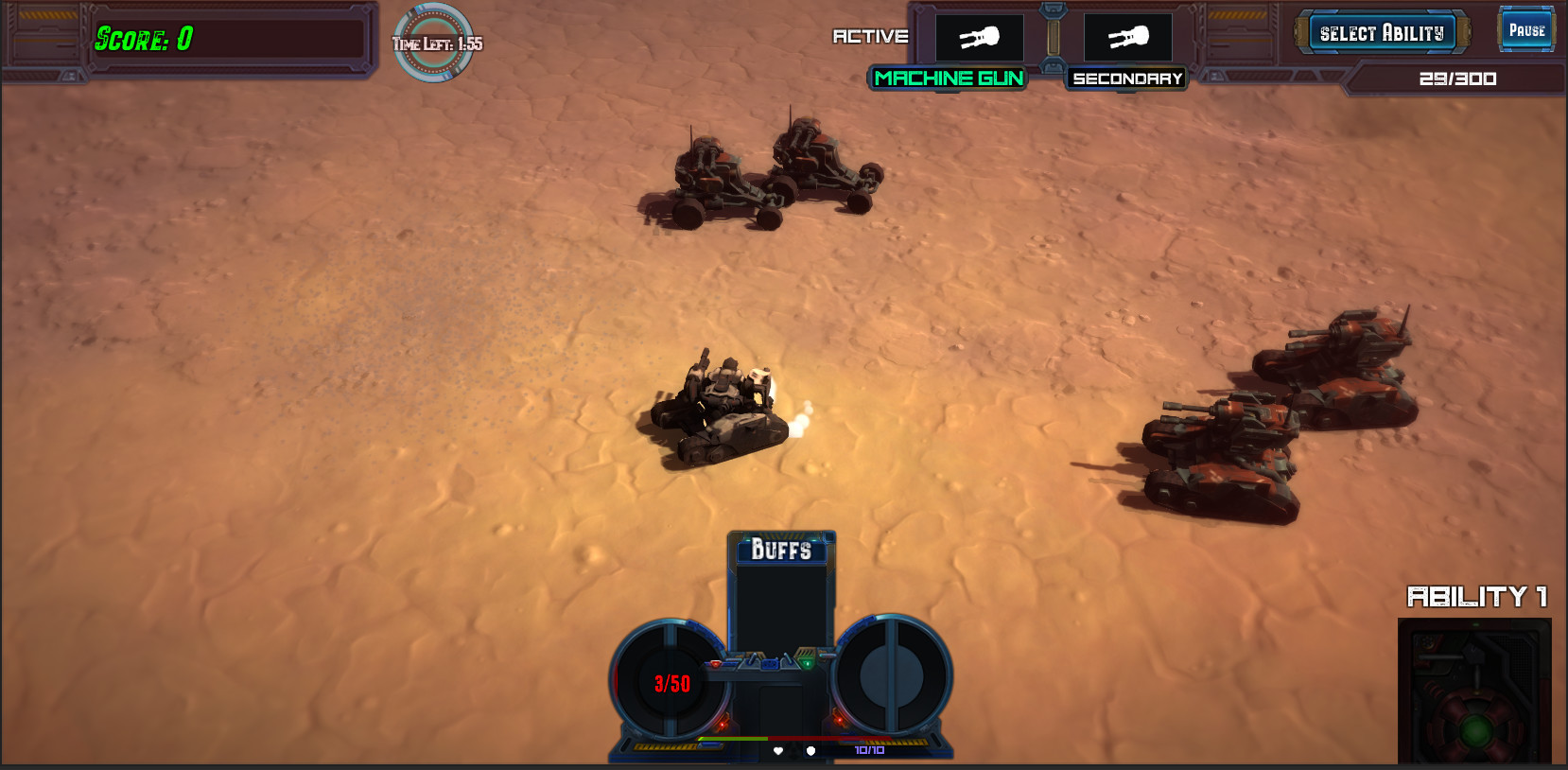This screenshot has width=1568, height=770.
Task: Click the 3/50 circular ammo gauge
Action: coord(671,681)
